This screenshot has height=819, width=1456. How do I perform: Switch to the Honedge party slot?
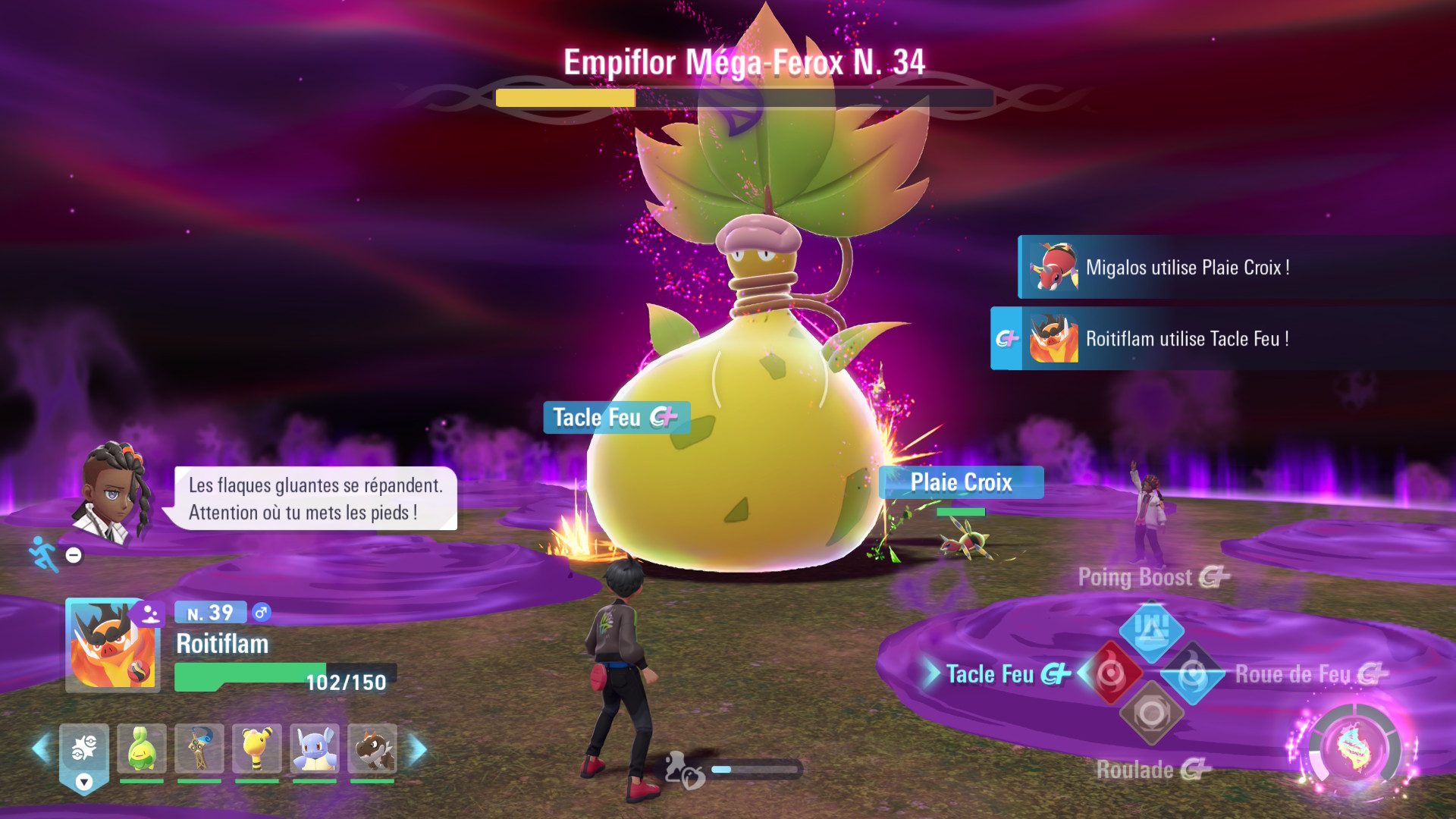click(x=199, y=748)
